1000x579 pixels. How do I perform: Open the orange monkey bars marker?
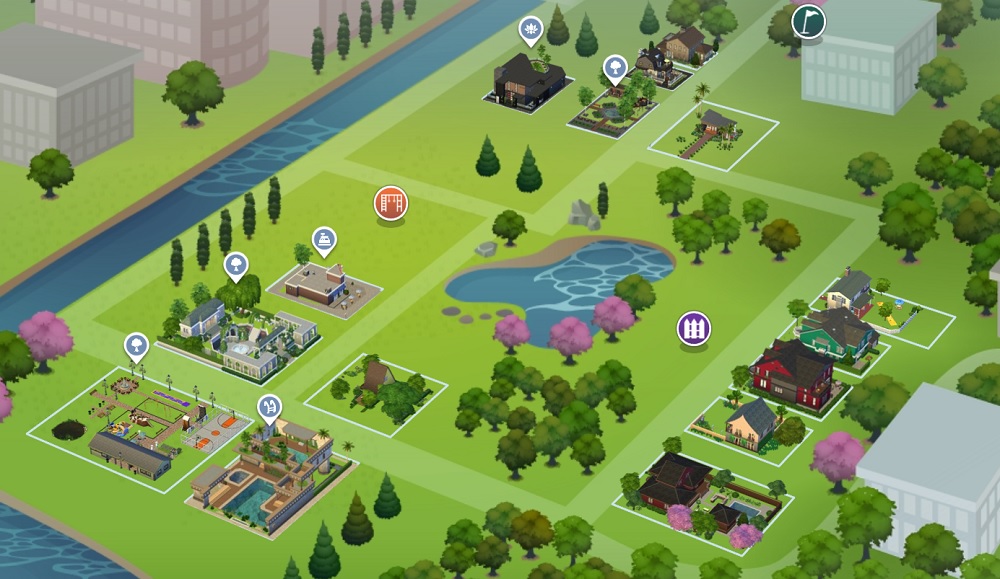391,203
